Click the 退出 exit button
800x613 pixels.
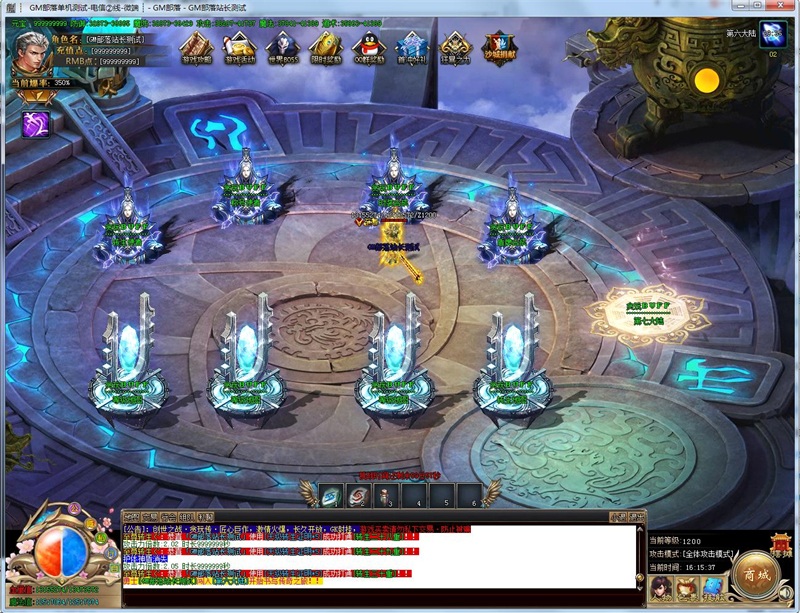click(x=635, y=516)
